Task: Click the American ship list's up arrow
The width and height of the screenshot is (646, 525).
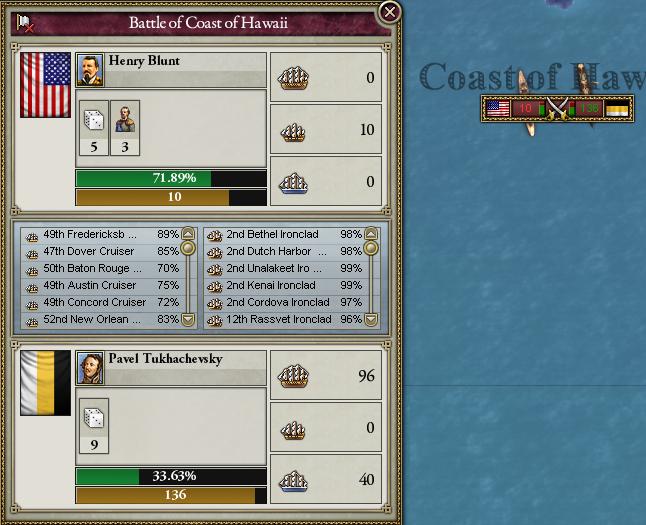Action: point(188,234)
